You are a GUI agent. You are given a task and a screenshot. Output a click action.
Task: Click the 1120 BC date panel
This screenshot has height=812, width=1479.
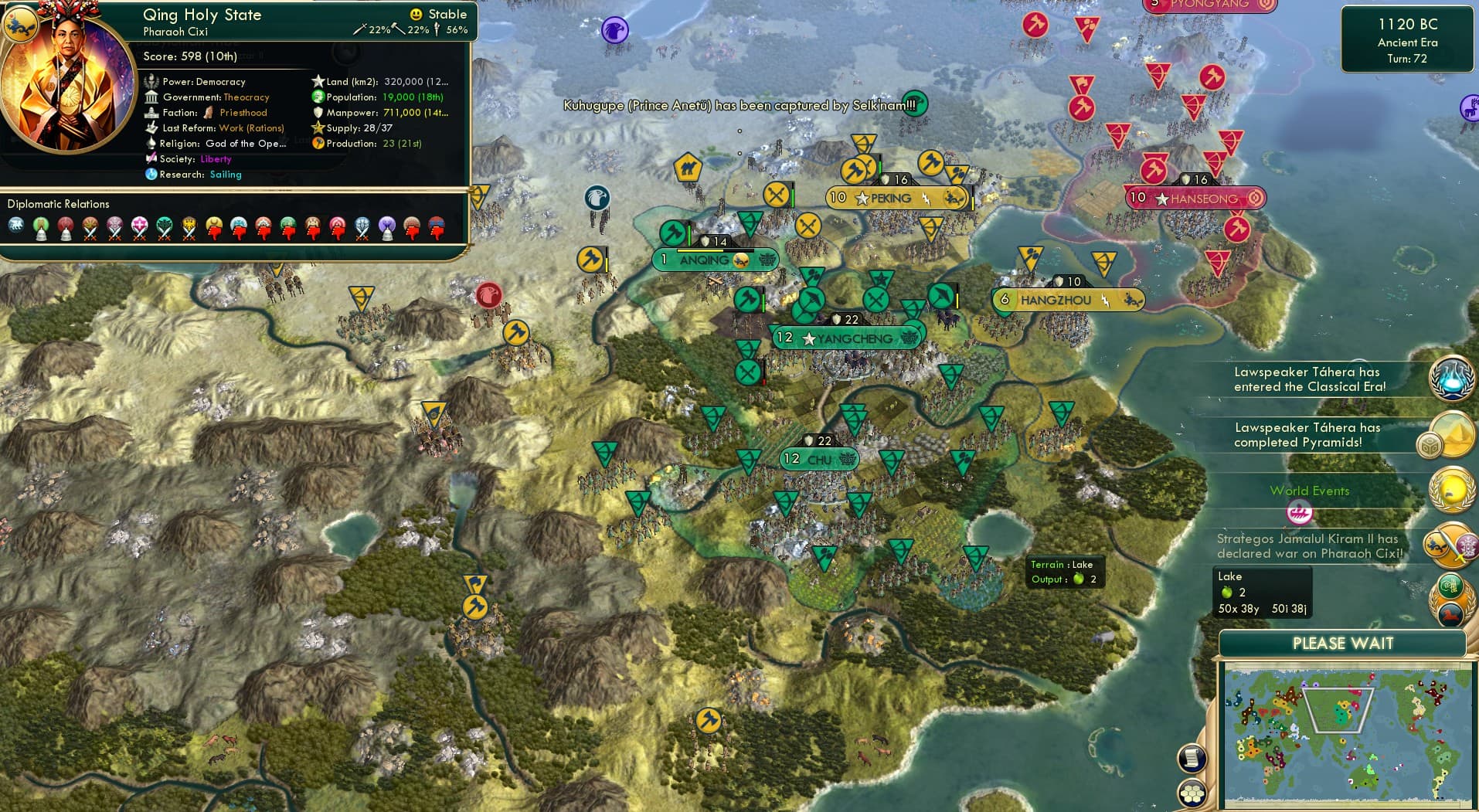(x=1406, y=39)
